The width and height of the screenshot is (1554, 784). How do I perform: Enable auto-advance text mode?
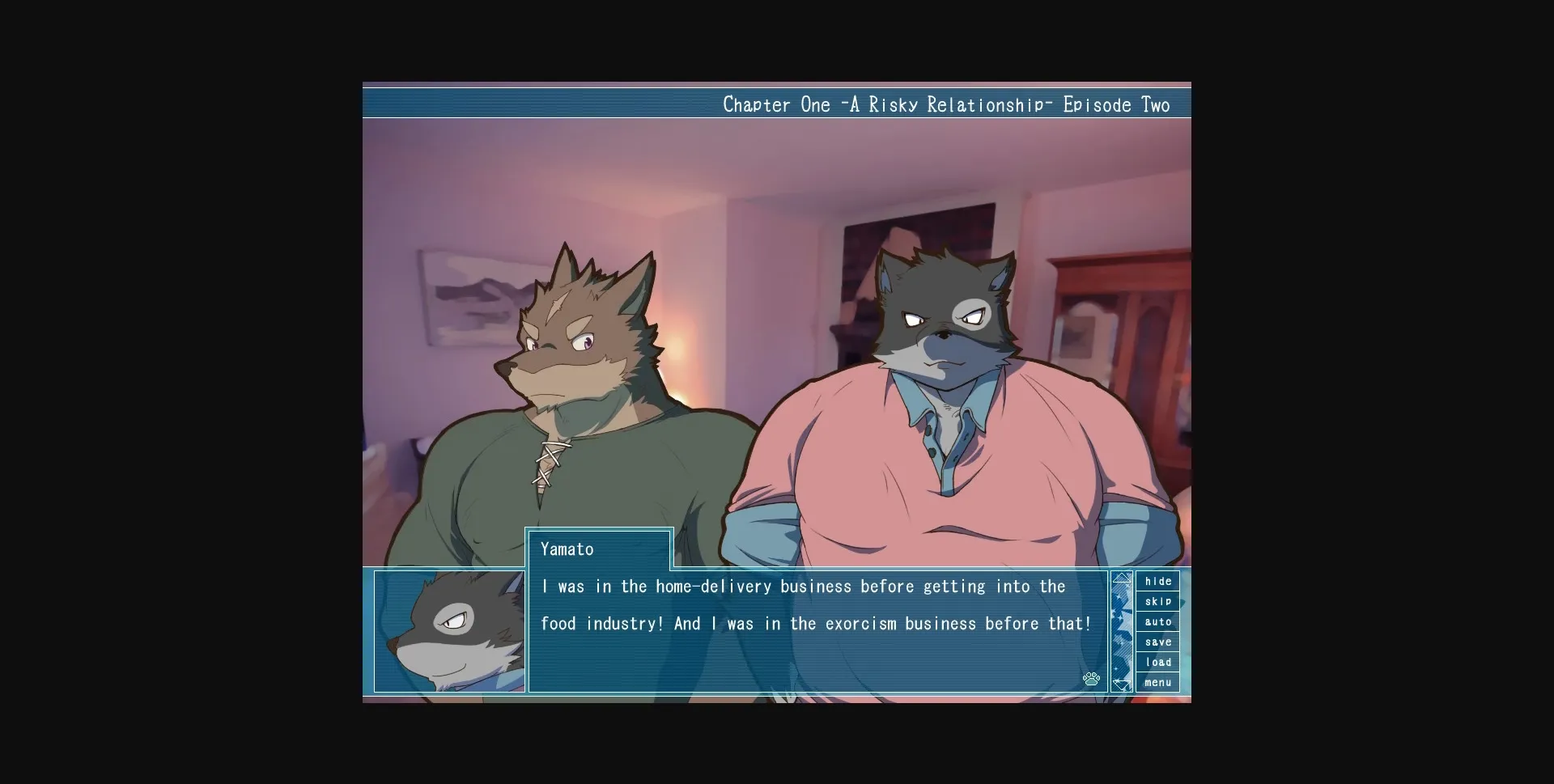tap(1158, 621)
